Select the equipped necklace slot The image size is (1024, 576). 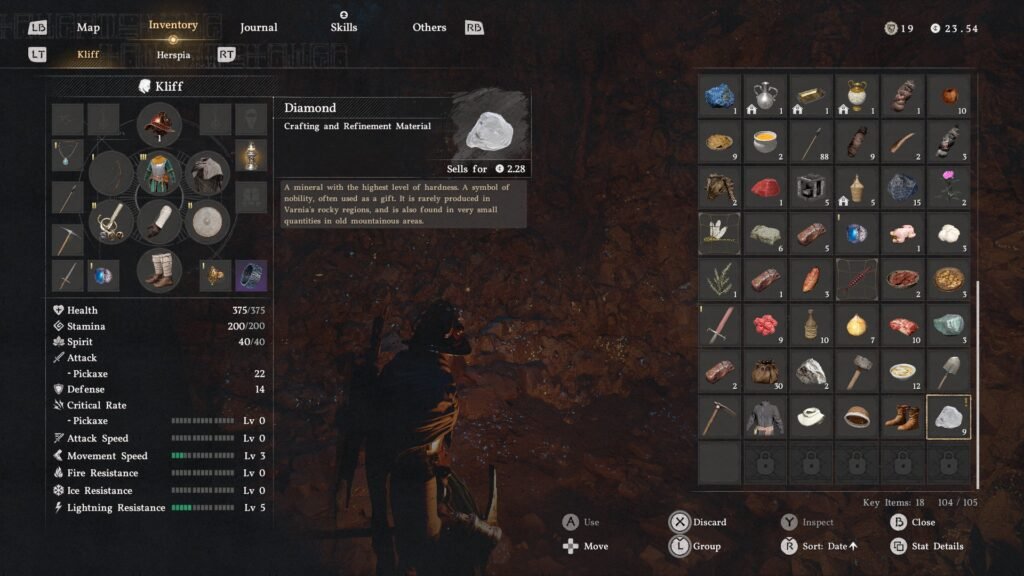68,154
